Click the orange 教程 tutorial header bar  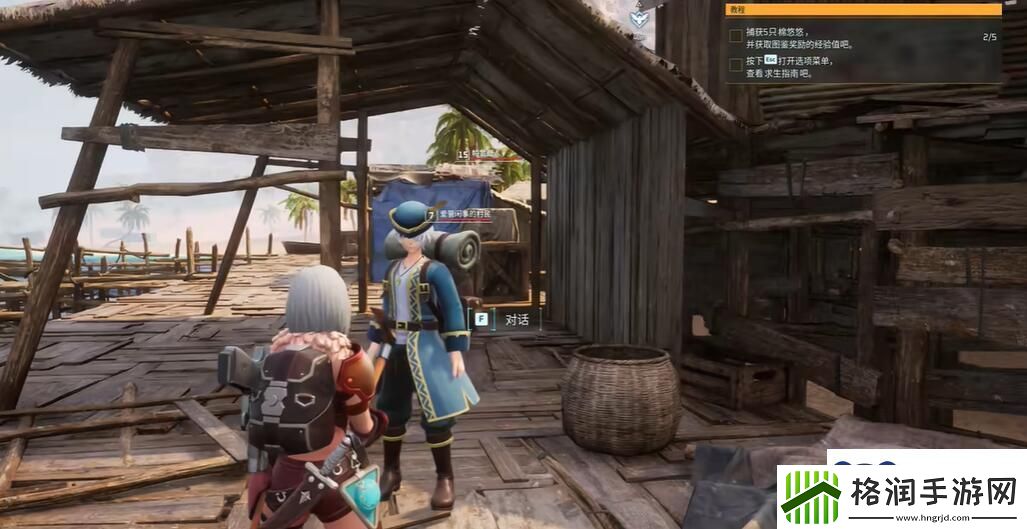[863, 9]
